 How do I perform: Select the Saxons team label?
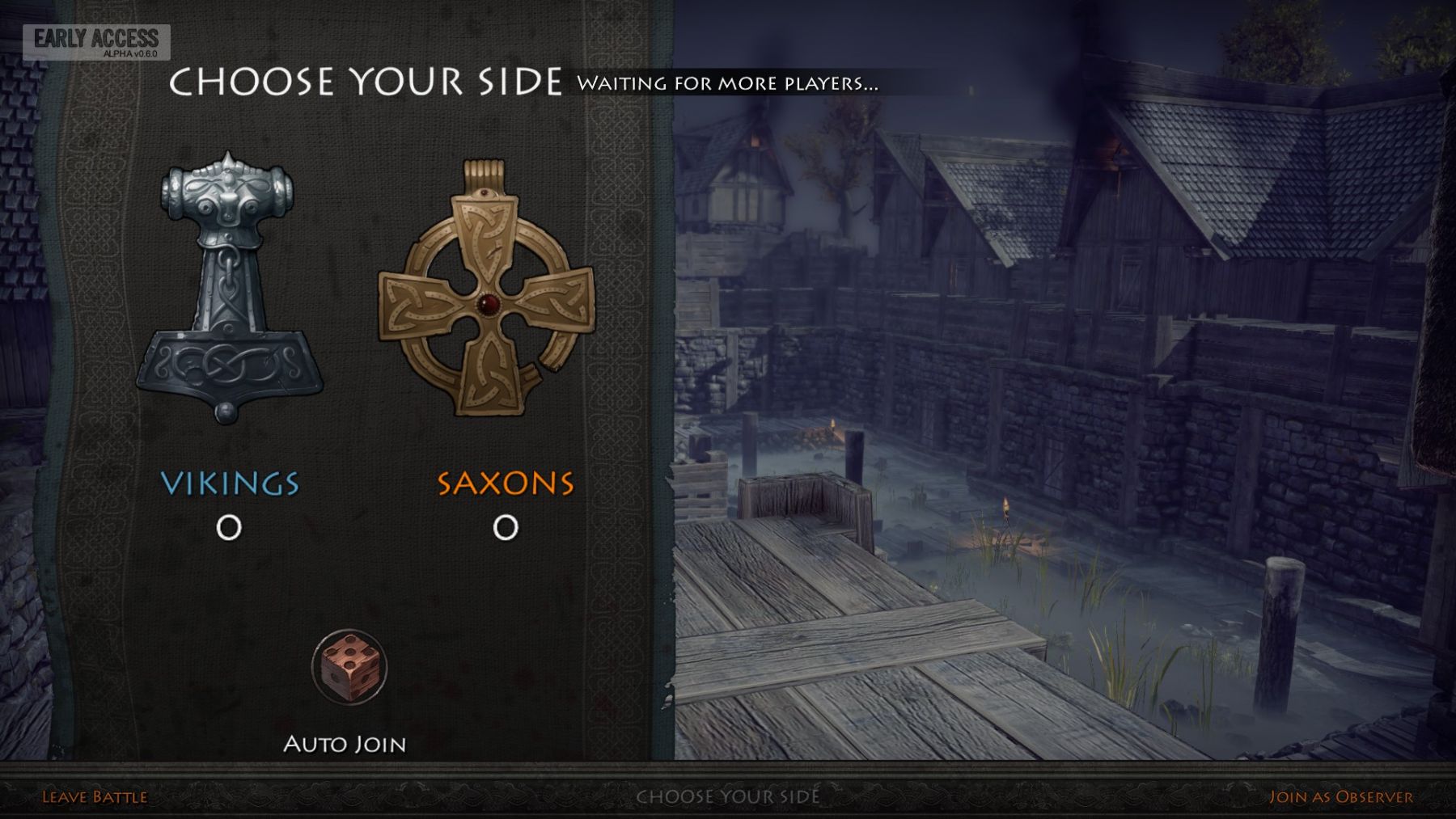(506, 483)
